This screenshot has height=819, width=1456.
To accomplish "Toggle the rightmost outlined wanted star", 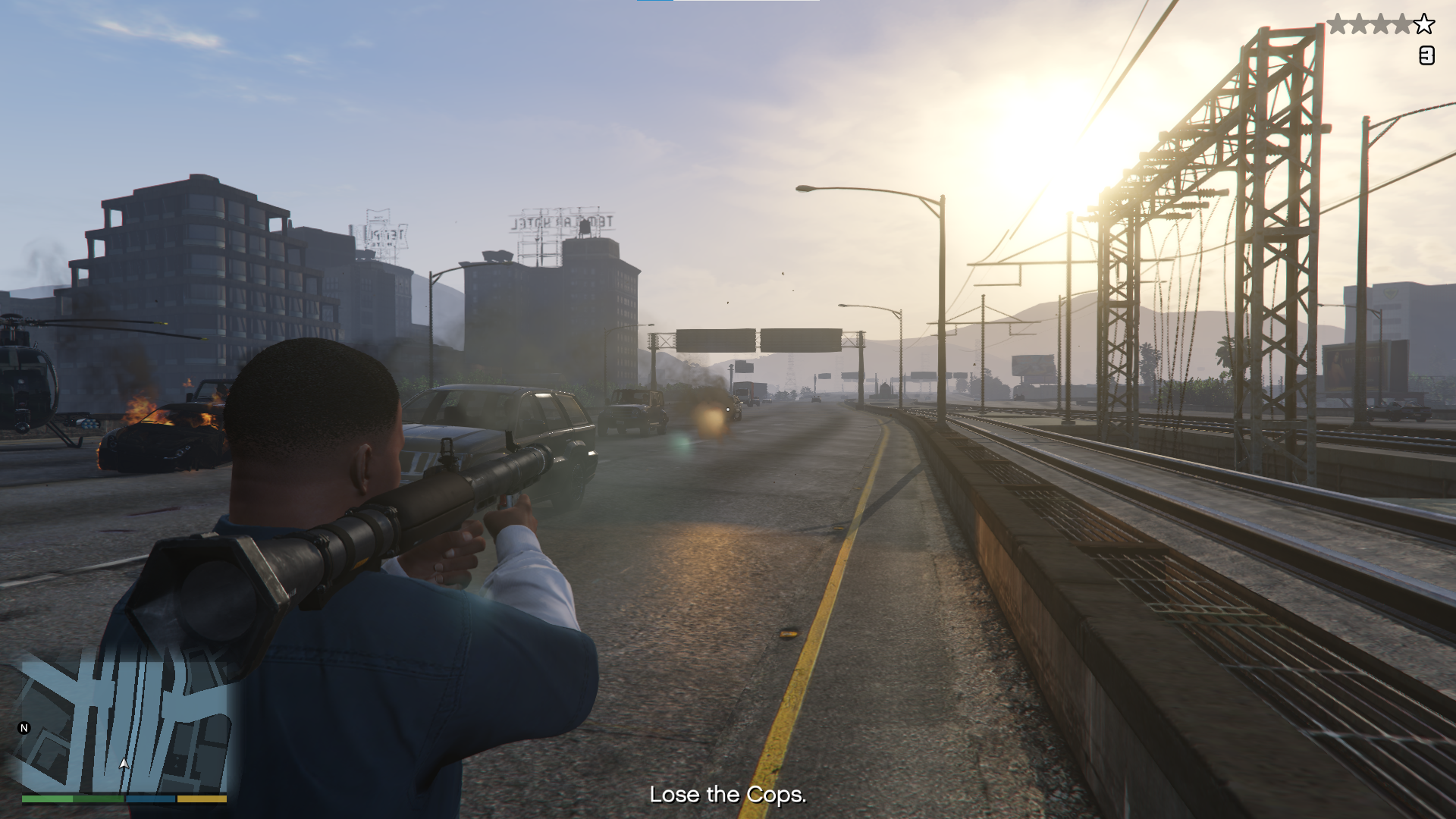I will tap(1424, 24).
